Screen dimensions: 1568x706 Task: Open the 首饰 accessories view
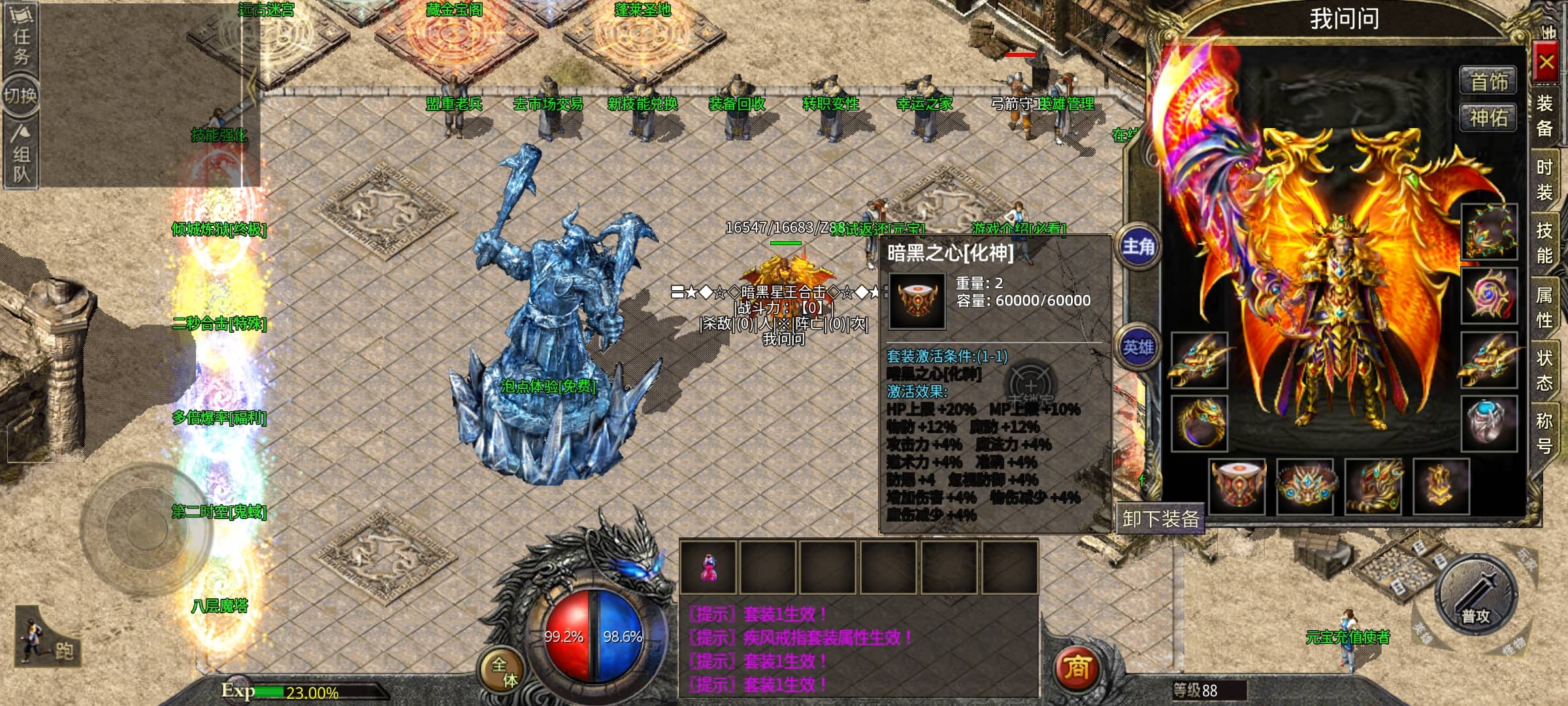[1489, 82]
